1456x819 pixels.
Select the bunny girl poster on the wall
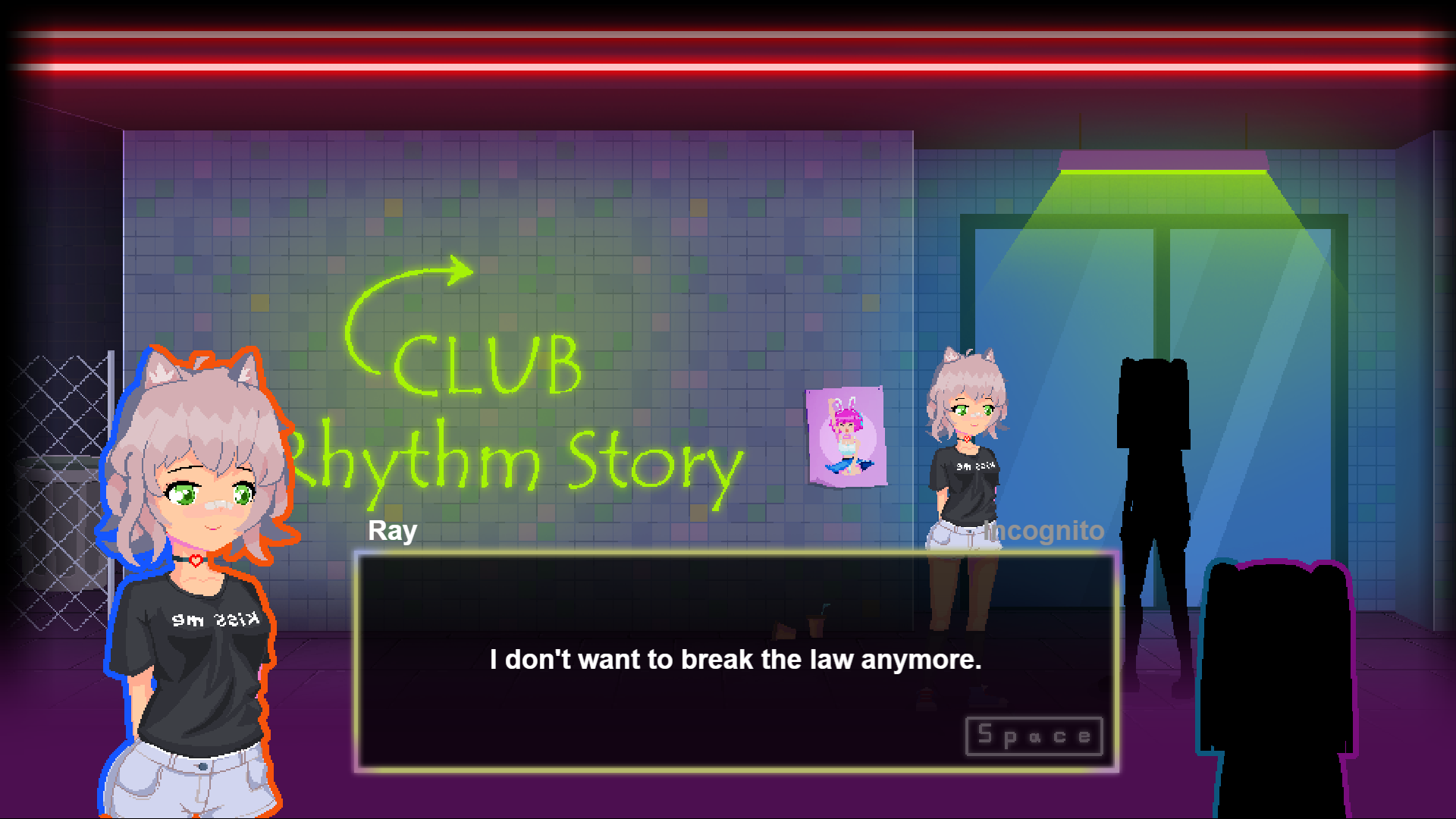coord(846,436)
